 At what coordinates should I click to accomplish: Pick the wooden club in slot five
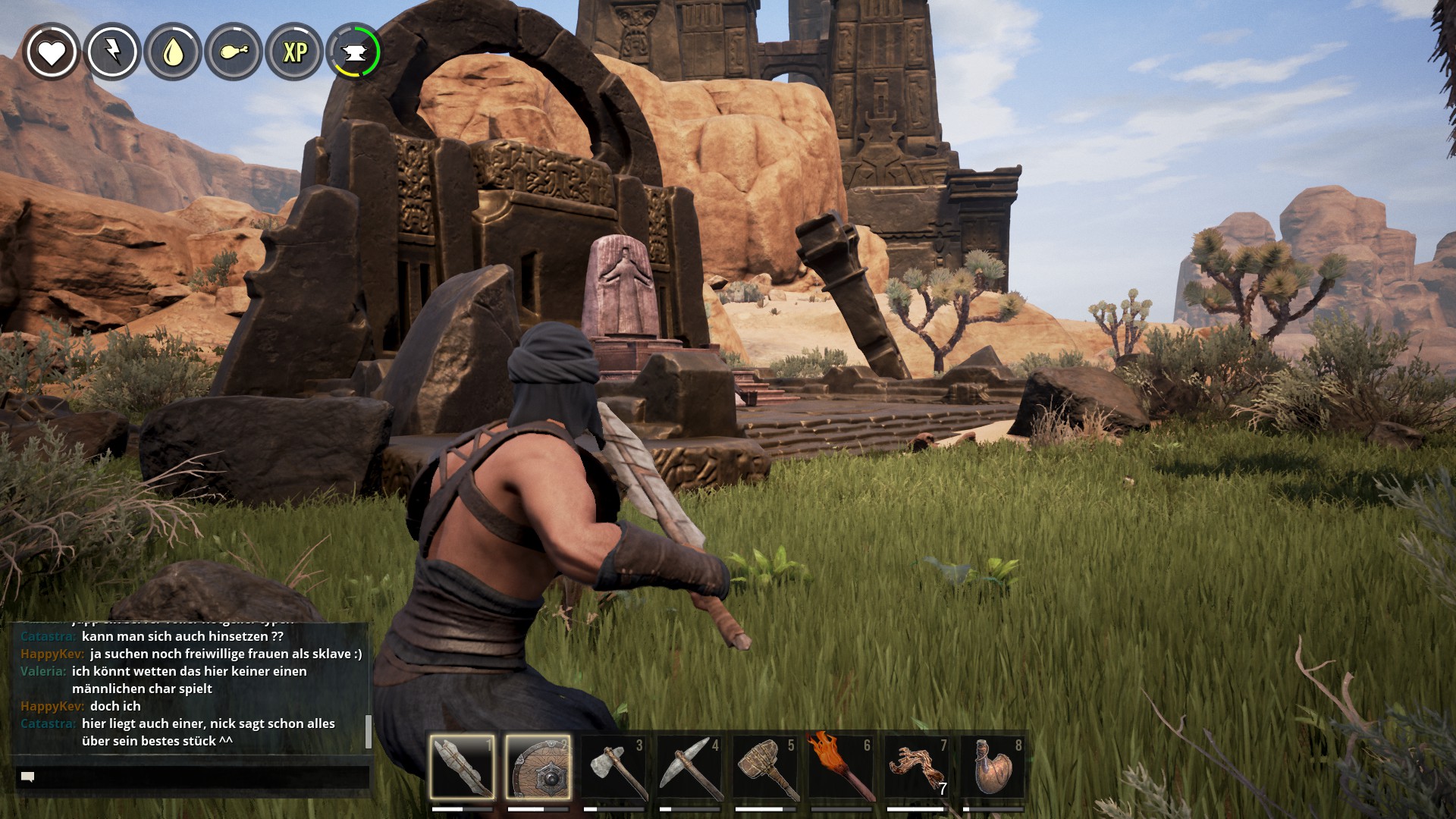coord(765,767)
